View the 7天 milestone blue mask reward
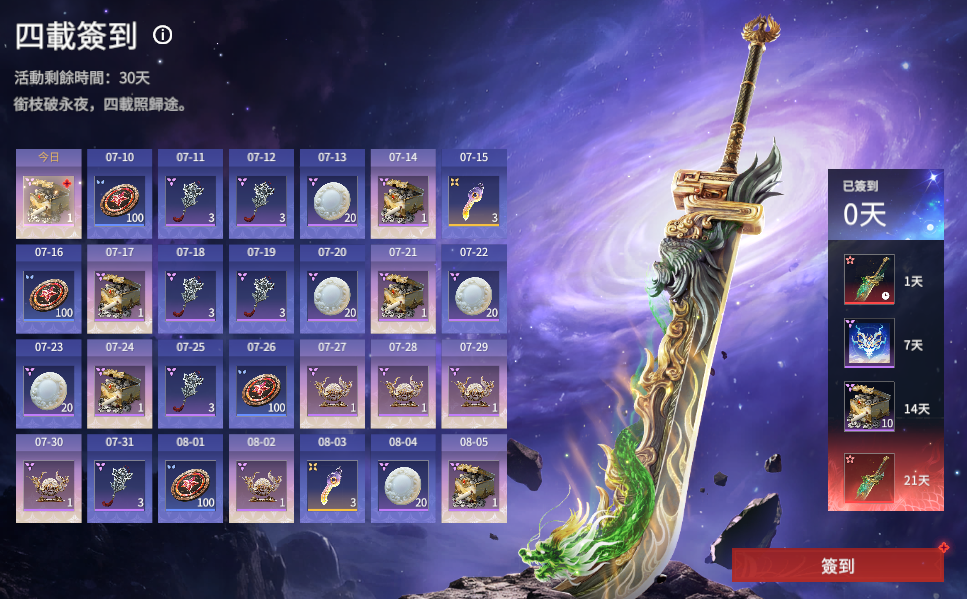The width and height of the screenshot is (967, 599). [x=869, y=344]
